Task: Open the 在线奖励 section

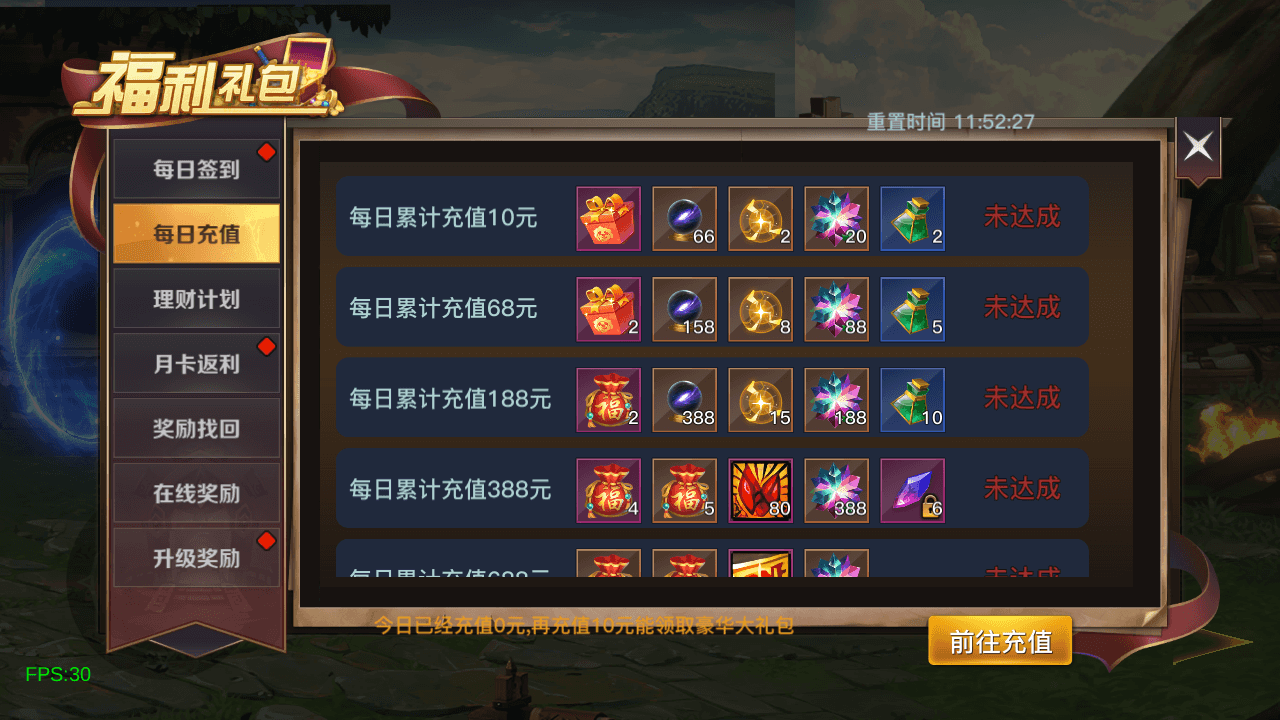Action: point(196,493)
